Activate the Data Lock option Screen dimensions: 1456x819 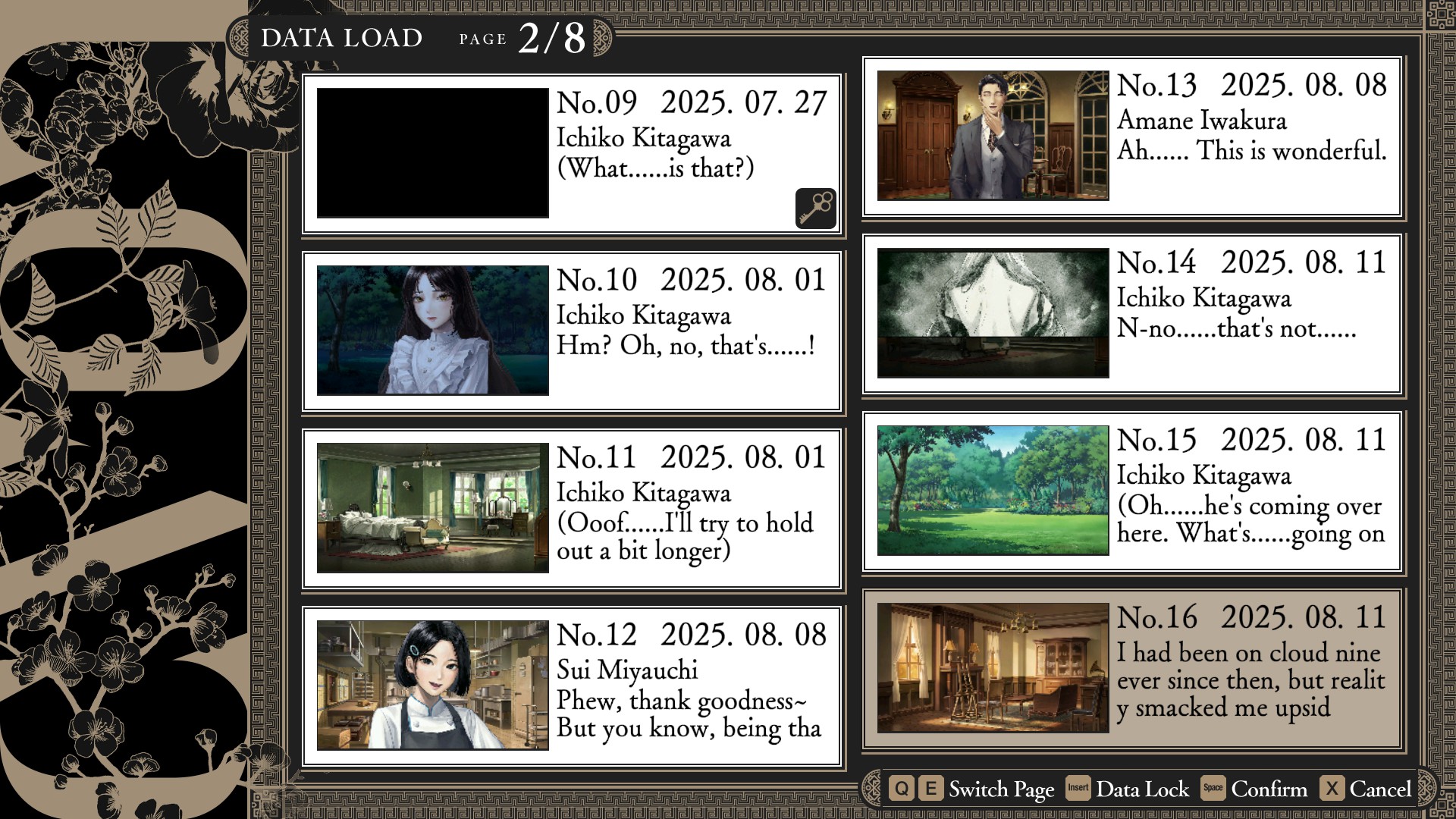(x=1128, y=789)
